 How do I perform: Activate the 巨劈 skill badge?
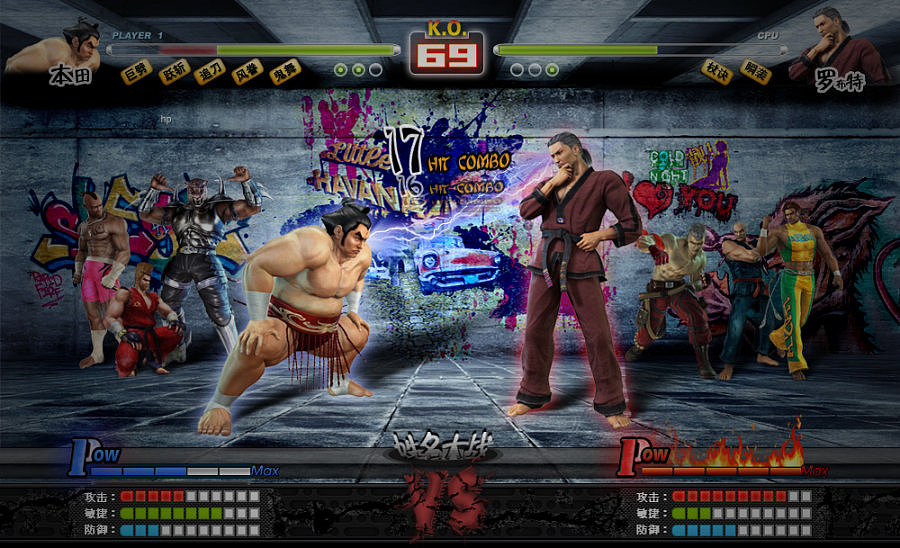coord(135,73)
